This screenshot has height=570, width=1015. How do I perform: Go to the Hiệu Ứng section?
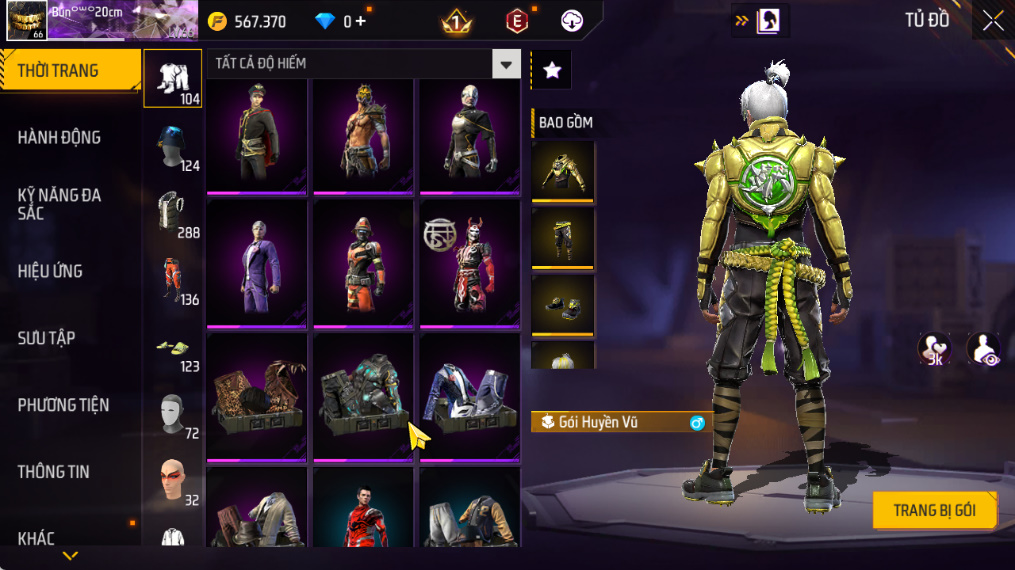[50, 271]
